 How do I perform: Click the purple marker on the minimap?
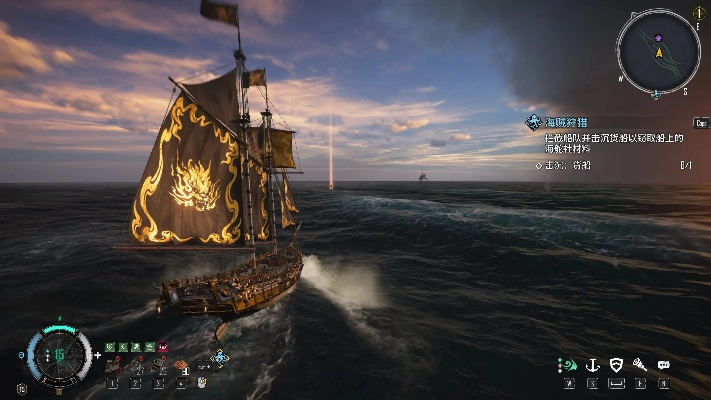(658, 37)
